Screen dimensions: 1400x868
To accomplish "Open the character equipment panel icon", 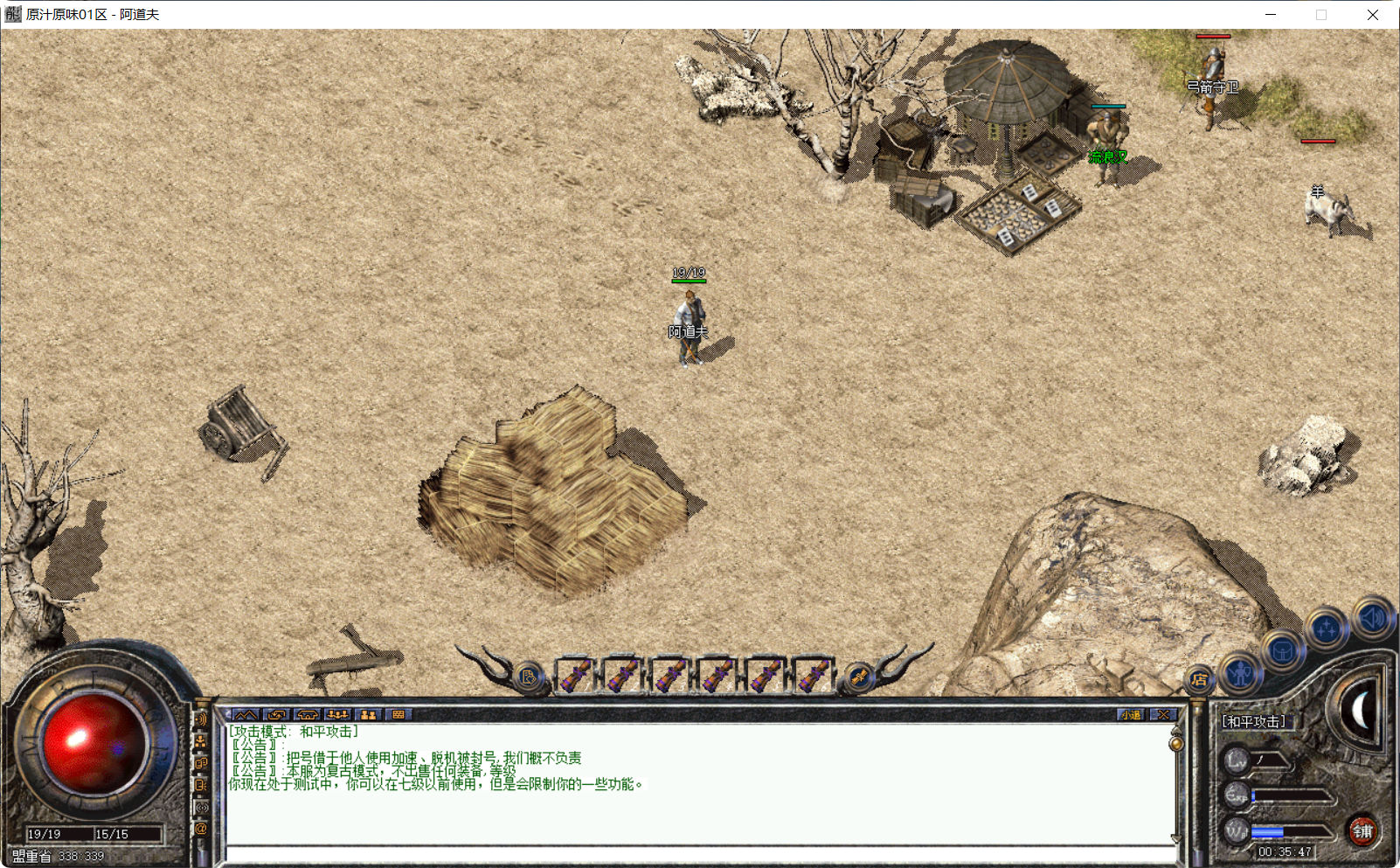I will (x=1240, y=672).
